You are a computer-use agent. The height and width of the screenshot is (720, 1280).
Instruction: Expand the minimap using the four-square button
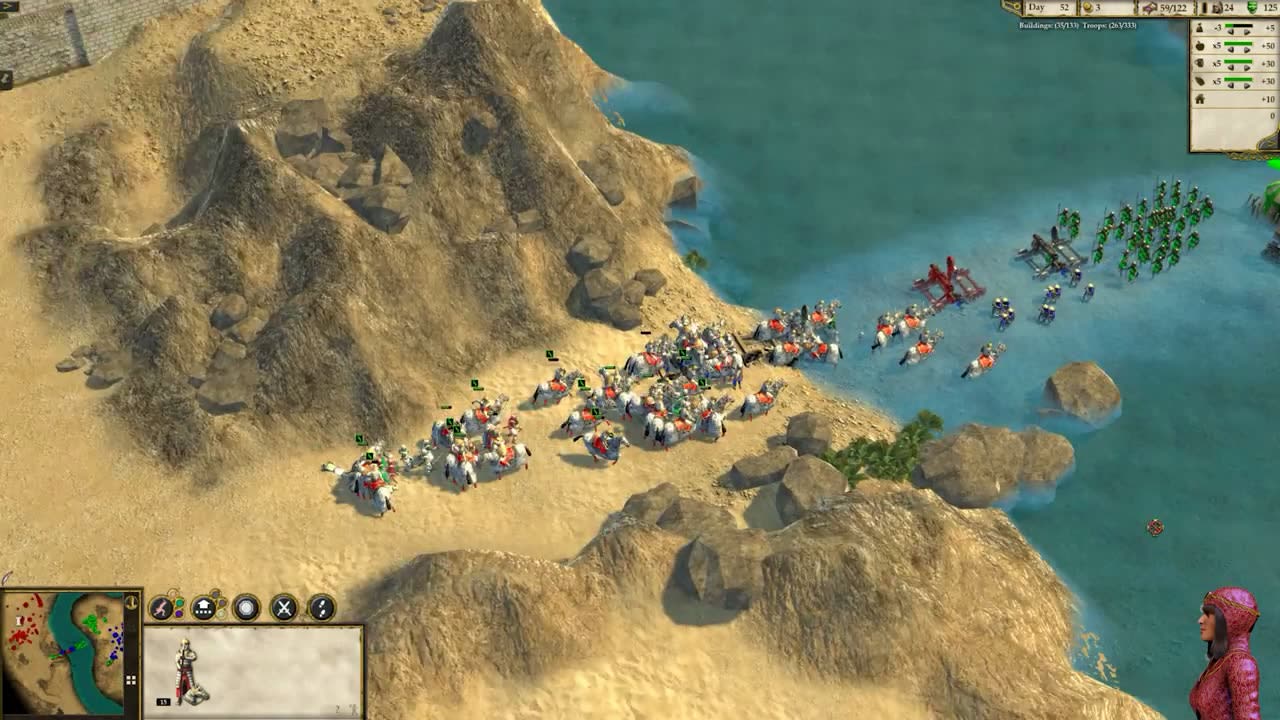131,680
